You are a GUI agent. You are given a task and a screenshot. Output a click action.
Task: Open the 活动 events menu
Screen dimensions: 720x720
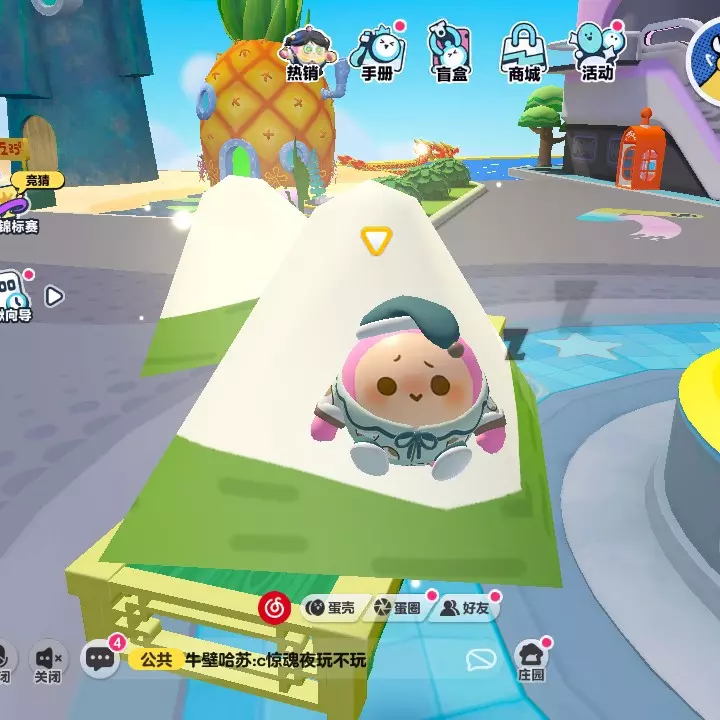598,52
